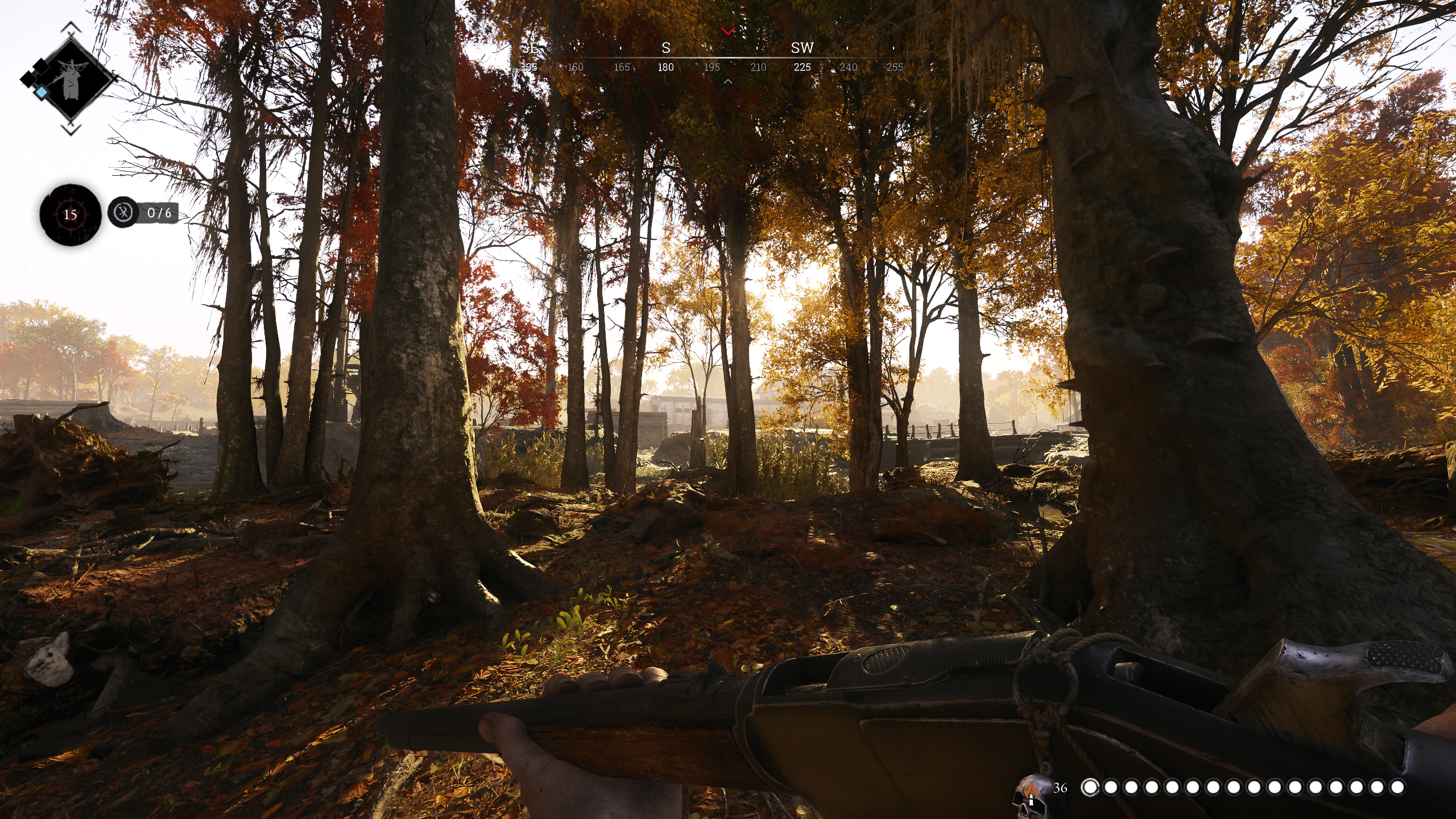This screenshot has height=819, width=1456.
Task: Open the clue tracker icon beside 0/6
Action: click(122, 212)
